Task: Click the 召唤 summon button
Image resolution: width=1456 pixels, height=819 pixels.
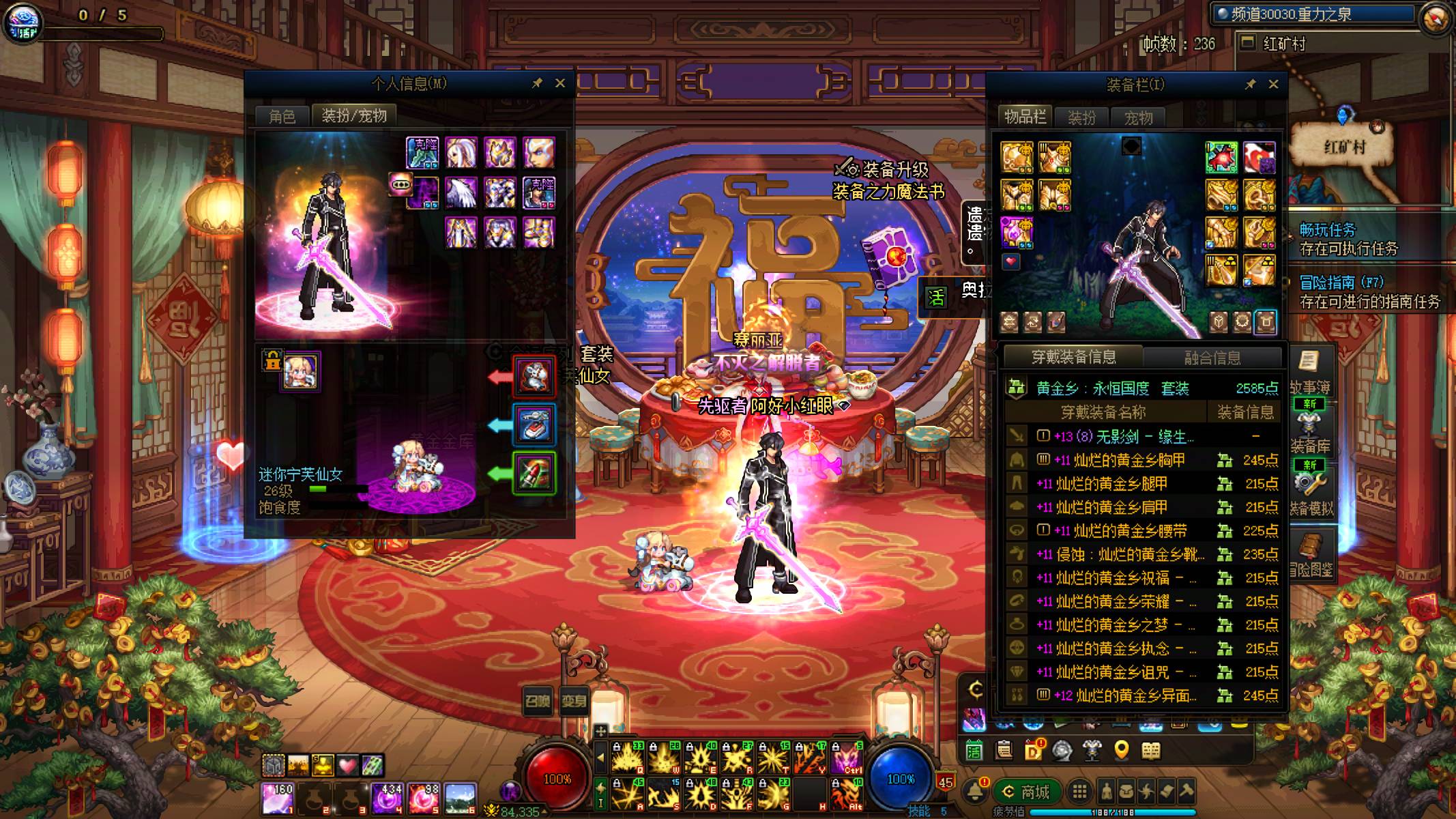Action: tap(537, 700)
